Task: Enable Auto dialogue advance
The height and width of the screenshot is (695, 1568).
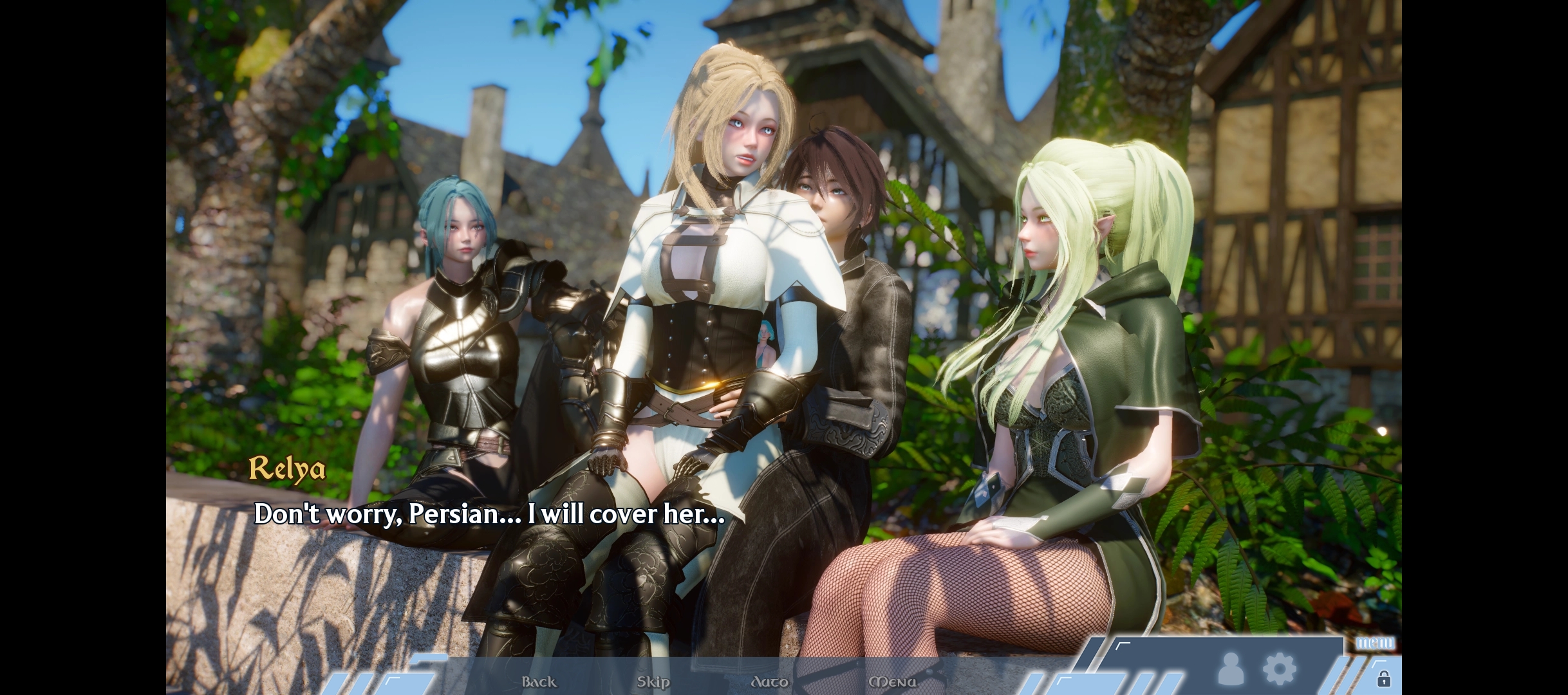Action: (769, 681)
